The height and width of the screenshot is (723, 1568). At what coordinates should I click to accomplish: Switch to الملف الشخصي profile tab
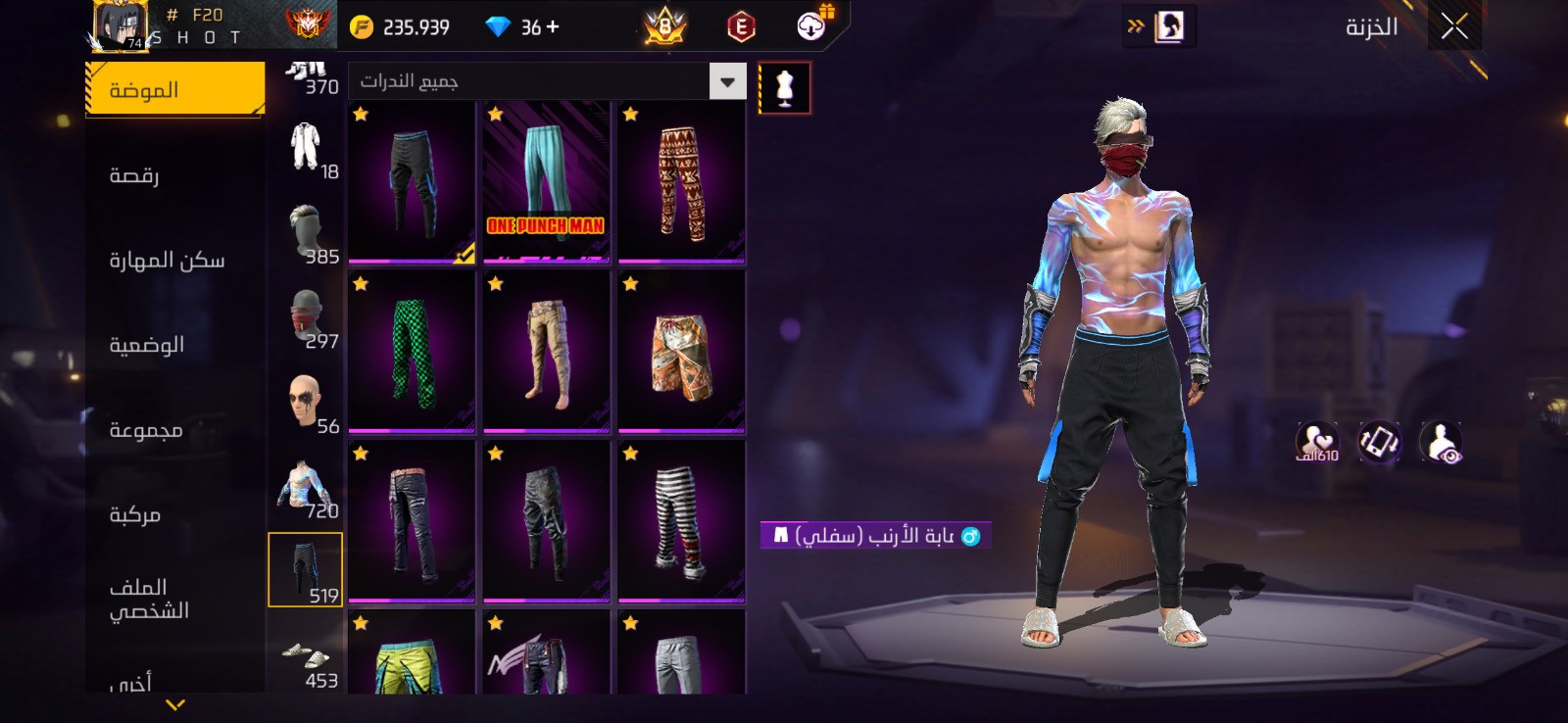pos(149,599)
